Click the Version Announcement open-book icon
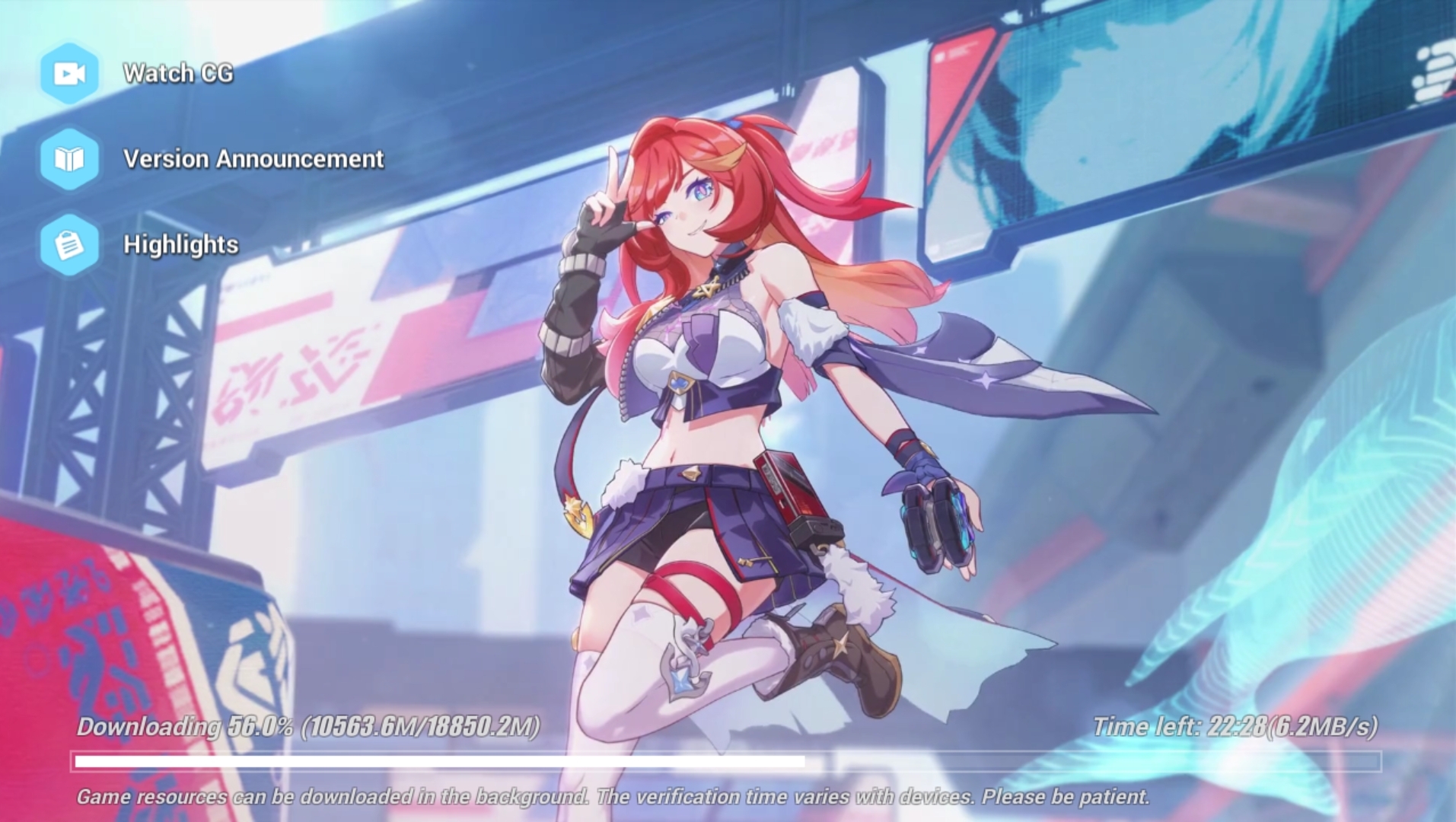This screenshot has height=822, width=1456. [x=69, y=158]
